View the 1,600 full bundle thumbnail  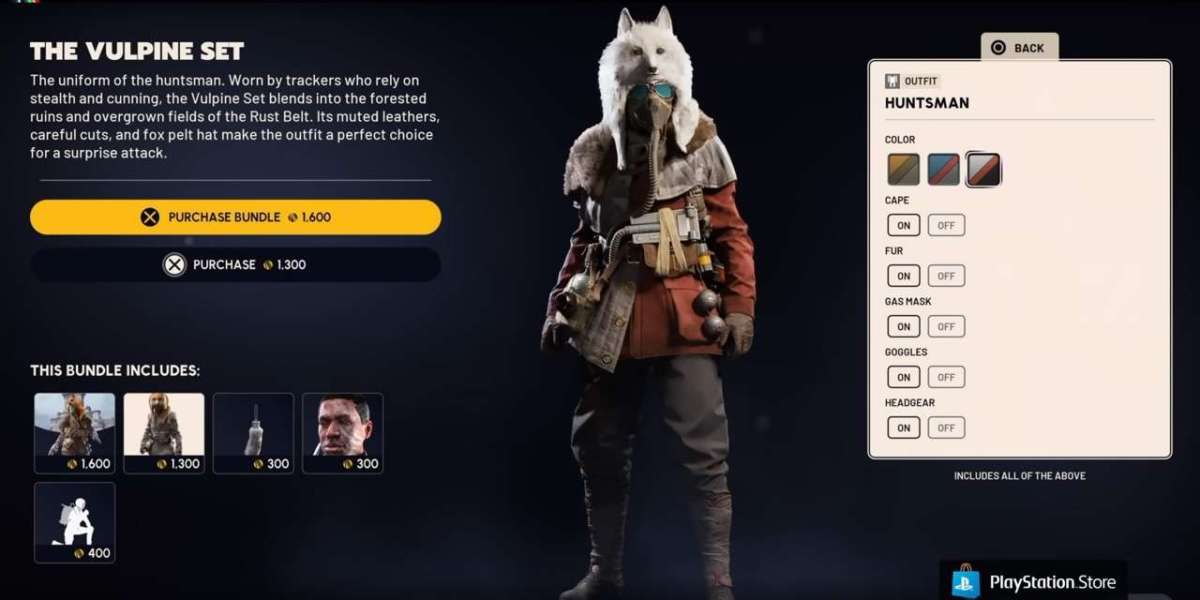pyautogui.click(x=75, y=432)
